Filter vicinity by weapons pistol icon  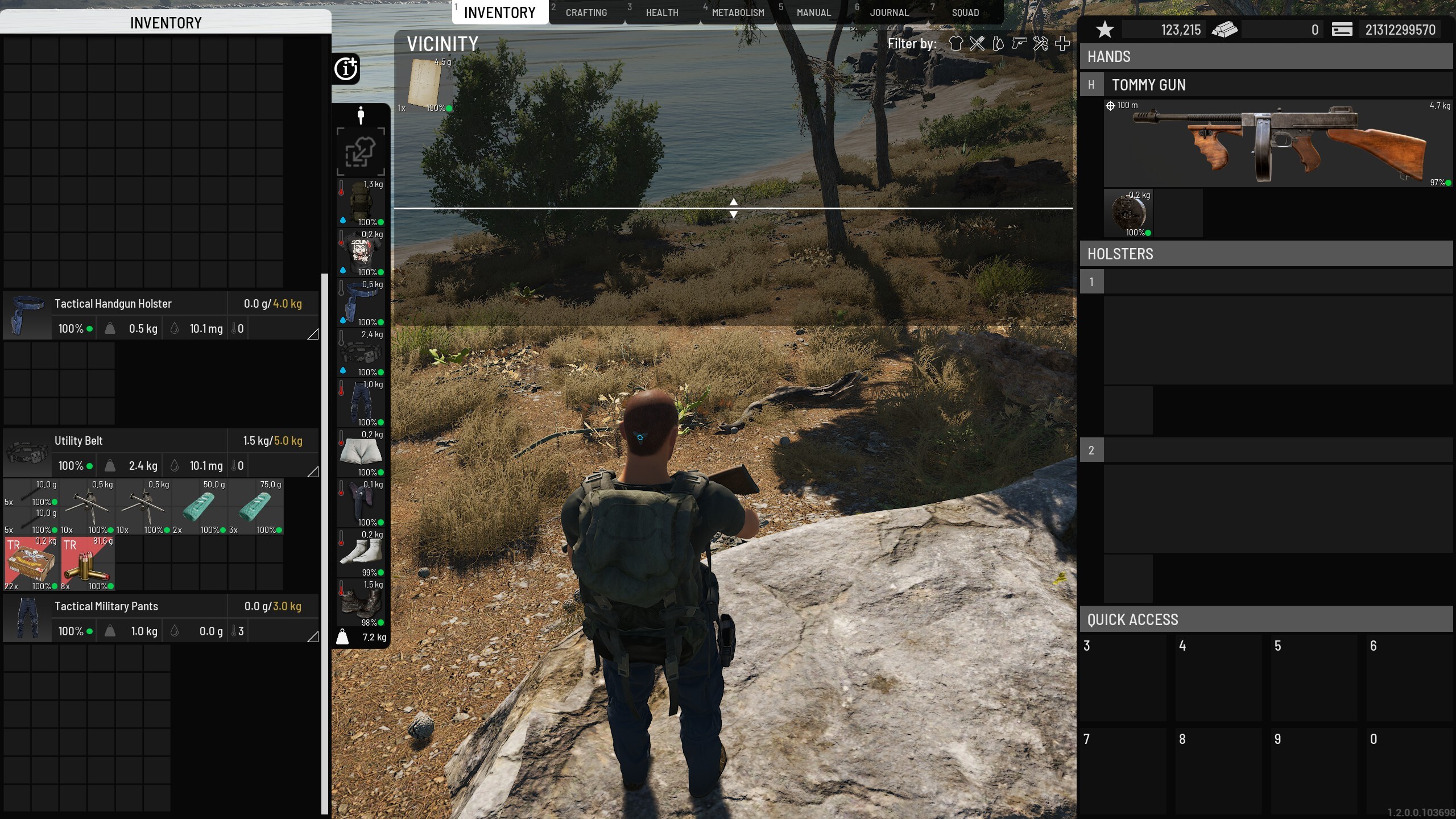click(1019, 44)
